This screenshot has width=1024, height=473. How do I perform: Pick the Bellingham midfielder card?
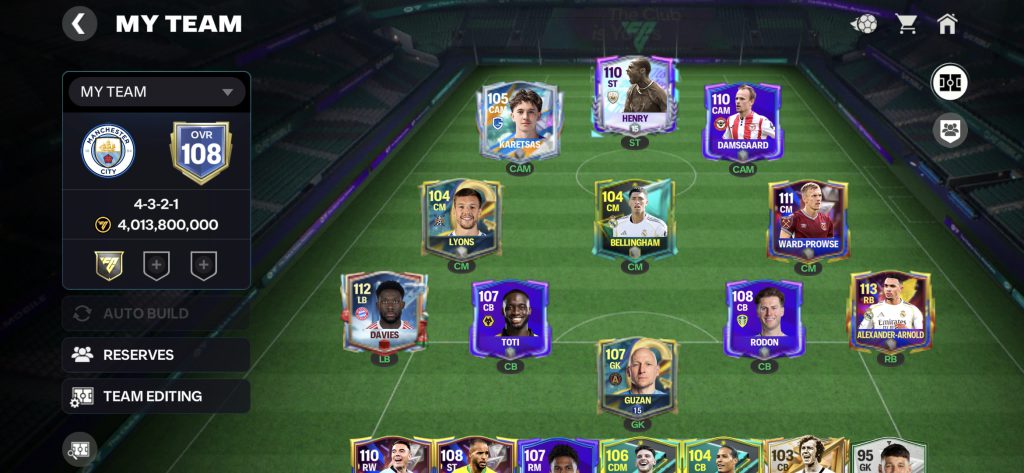coord(633,218)
